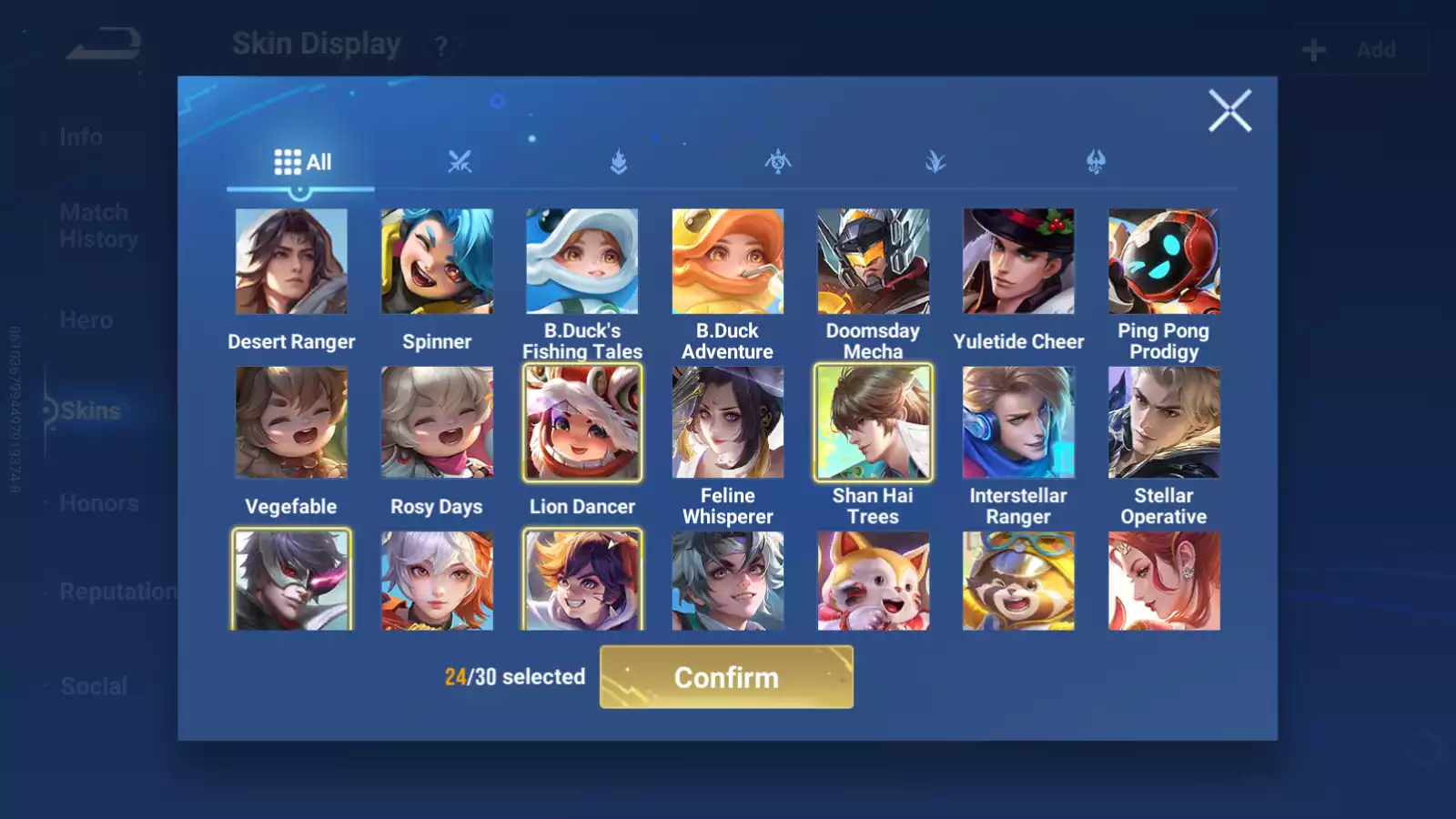1456x819 pixels.
Task: Select the red panda with goggles skin
Action: 1018,581
